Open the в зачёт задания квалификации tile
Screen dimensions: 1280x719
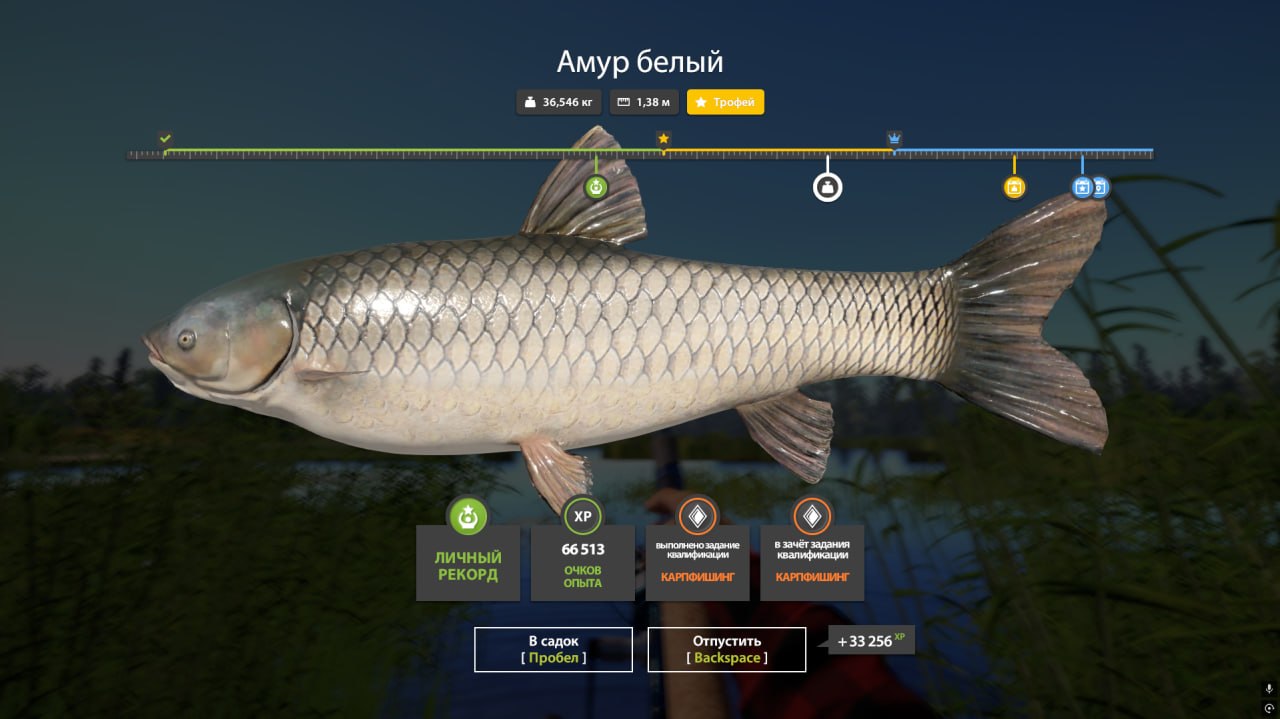pos(812,562)
